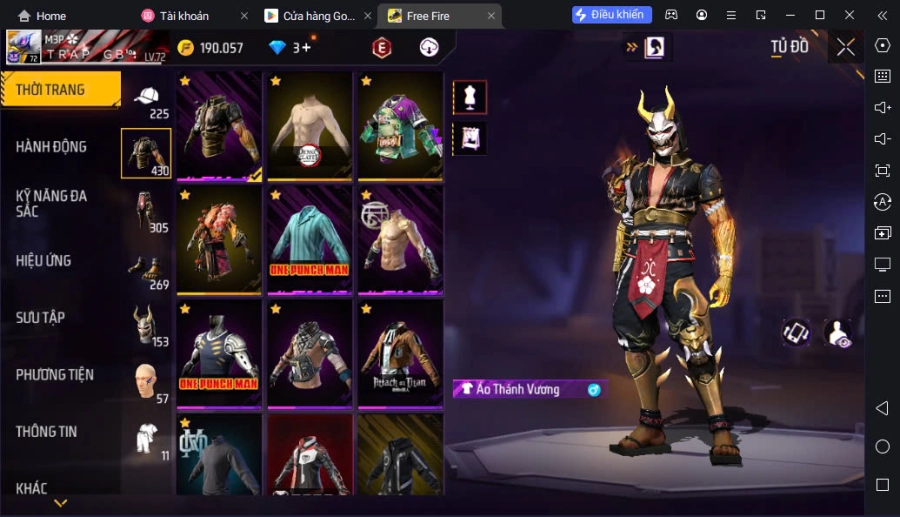
Task: Equip the Demon Slayer shirtless top
Action: [309, 125]
